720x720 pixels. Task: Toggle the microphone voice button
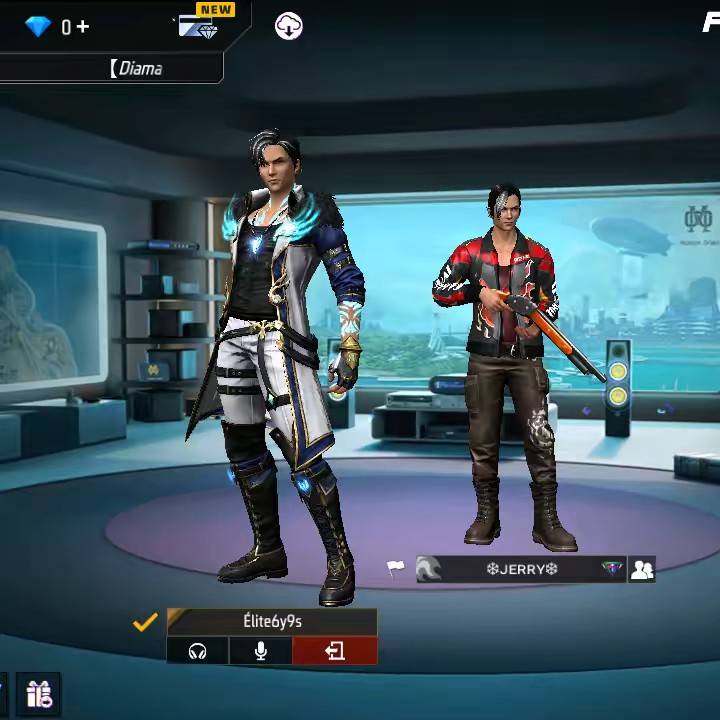[261, 651]
